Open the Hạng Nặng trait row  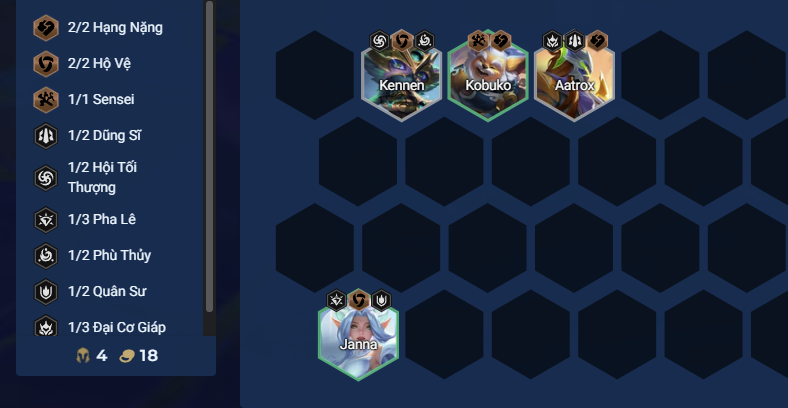coord(114,28)
